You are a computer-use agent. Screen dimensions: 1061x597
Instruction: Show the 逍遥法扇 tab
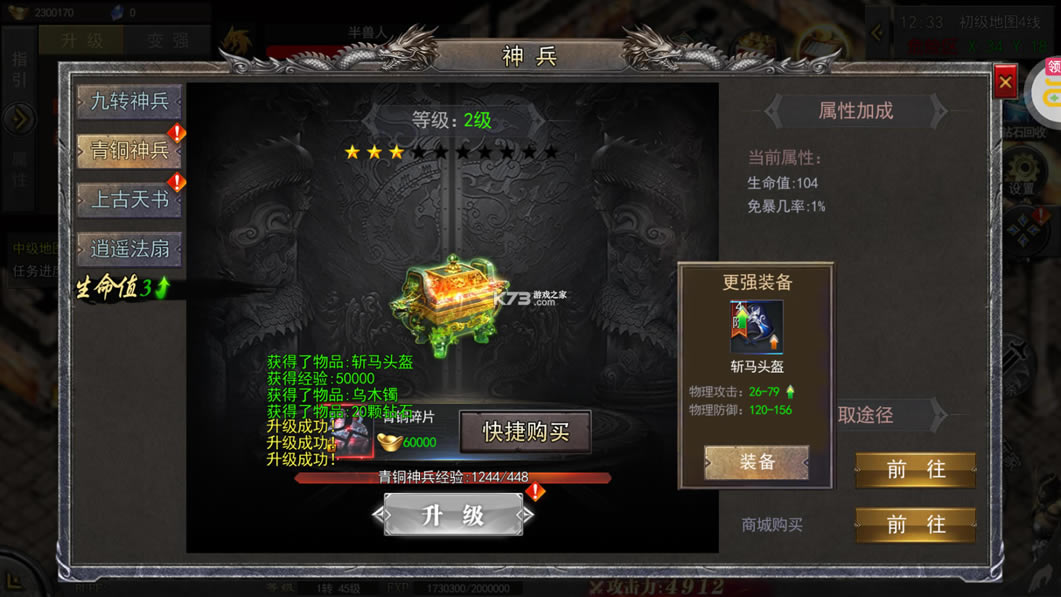(129, 249)
